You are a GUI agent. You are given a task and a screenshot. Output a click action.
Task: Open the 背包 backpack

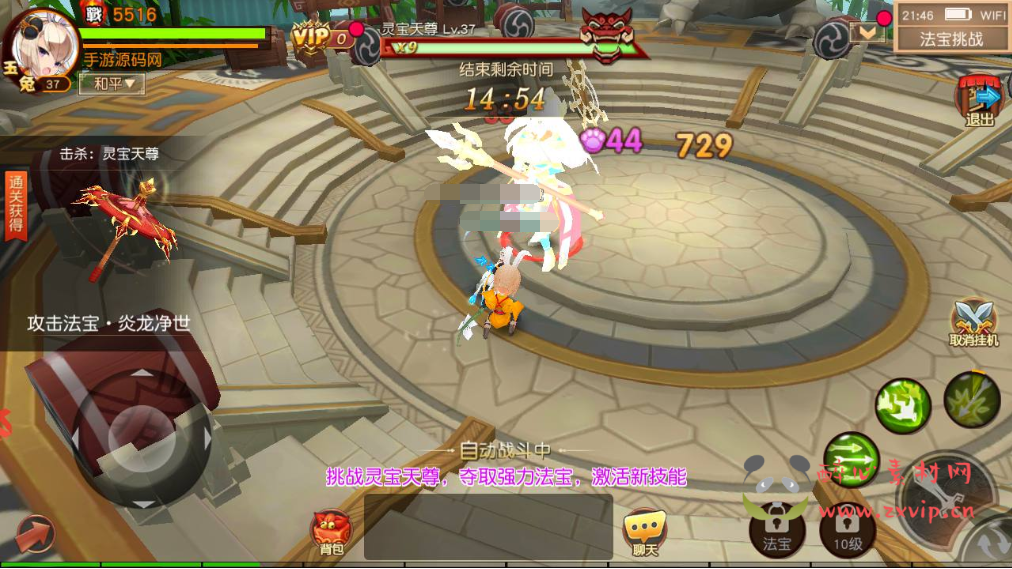pyautogui.click(x=331, y=532)
